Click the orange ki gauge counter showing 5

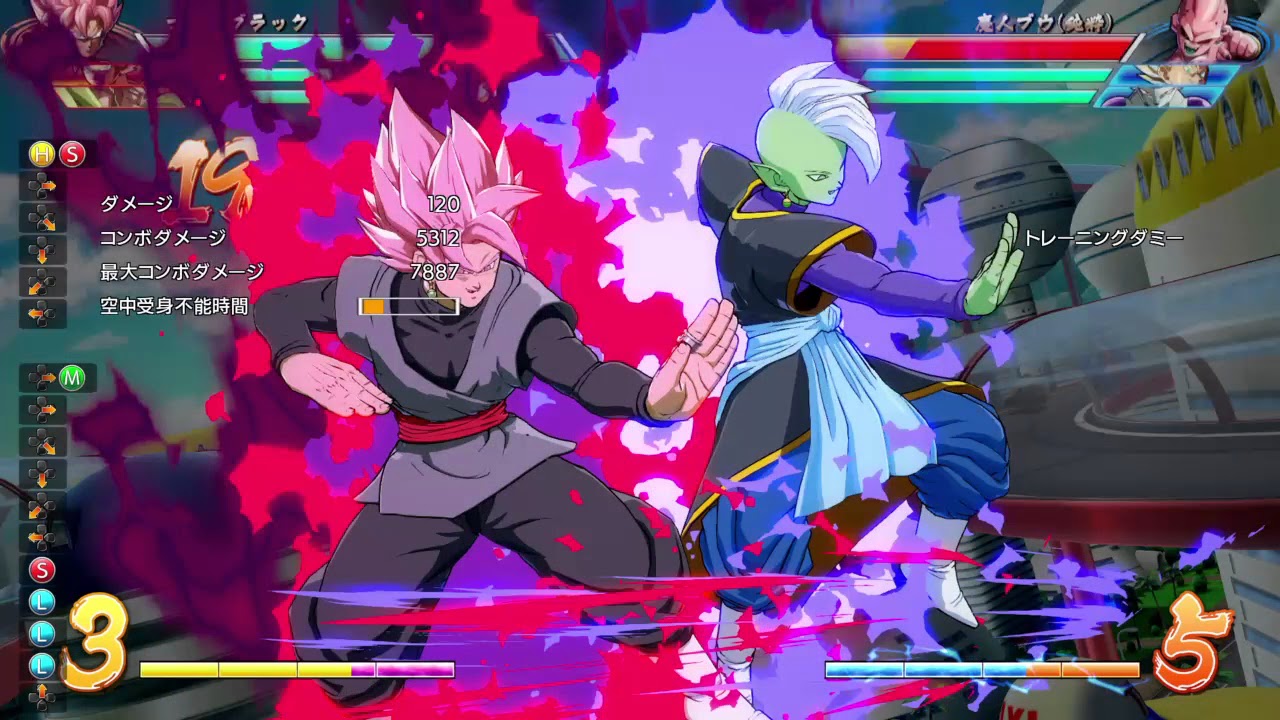[x=1196, y=646]
